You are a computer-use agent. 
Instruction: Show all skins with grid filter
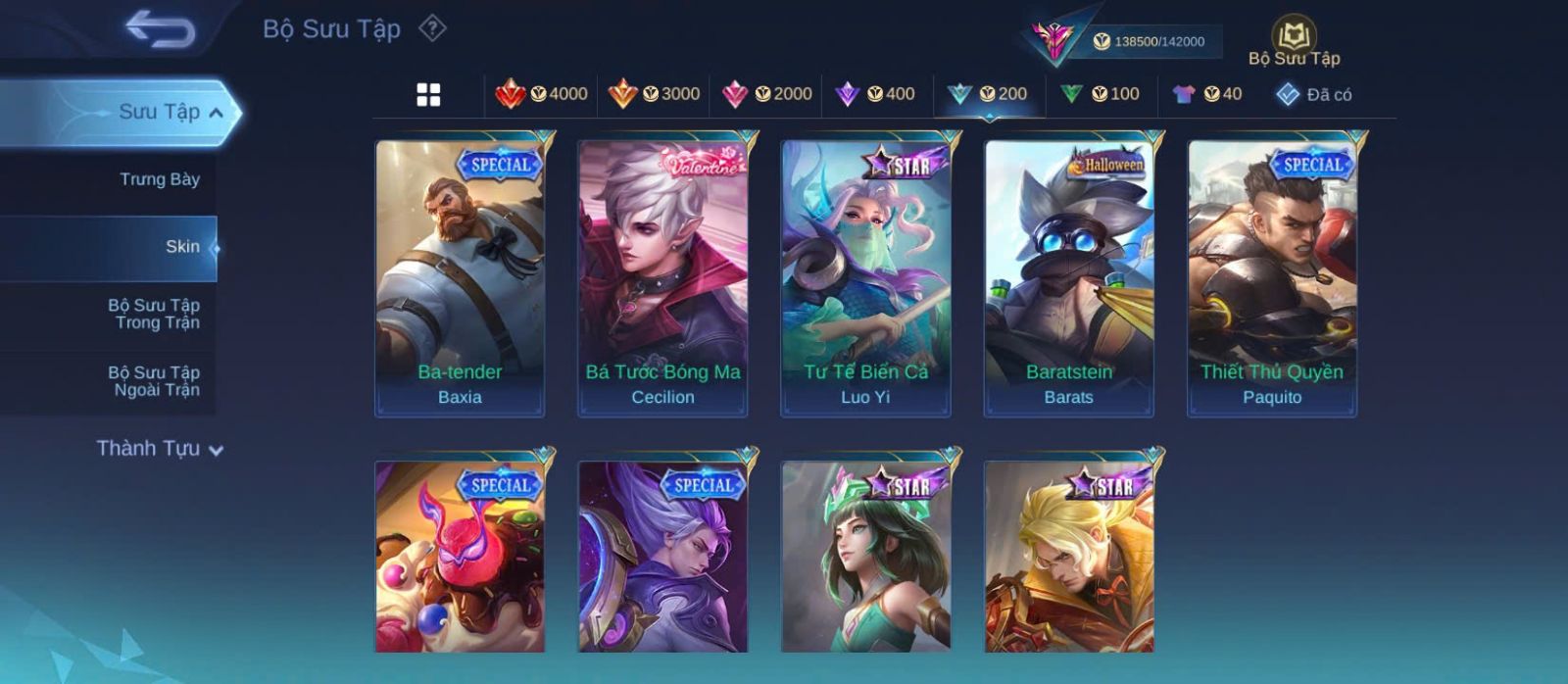(428, 94)
